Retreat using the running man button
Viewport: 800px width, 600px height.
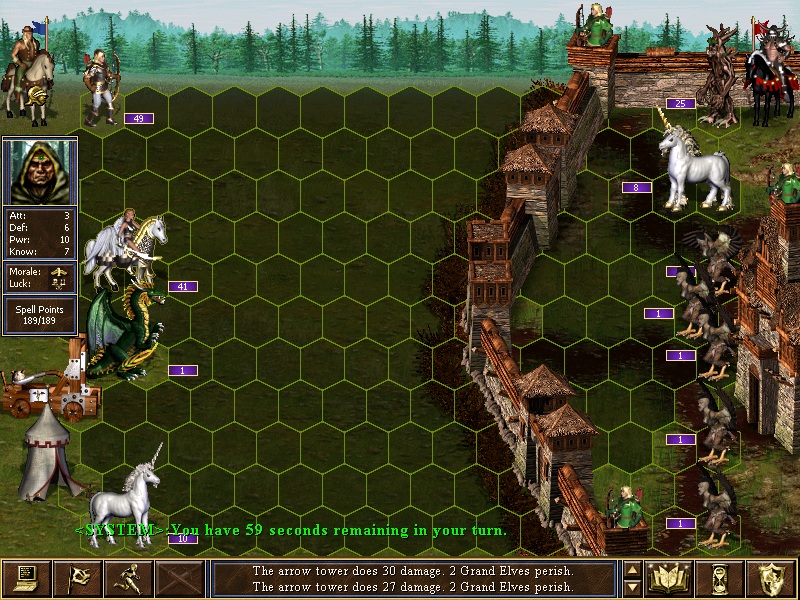tap(129, 578)
